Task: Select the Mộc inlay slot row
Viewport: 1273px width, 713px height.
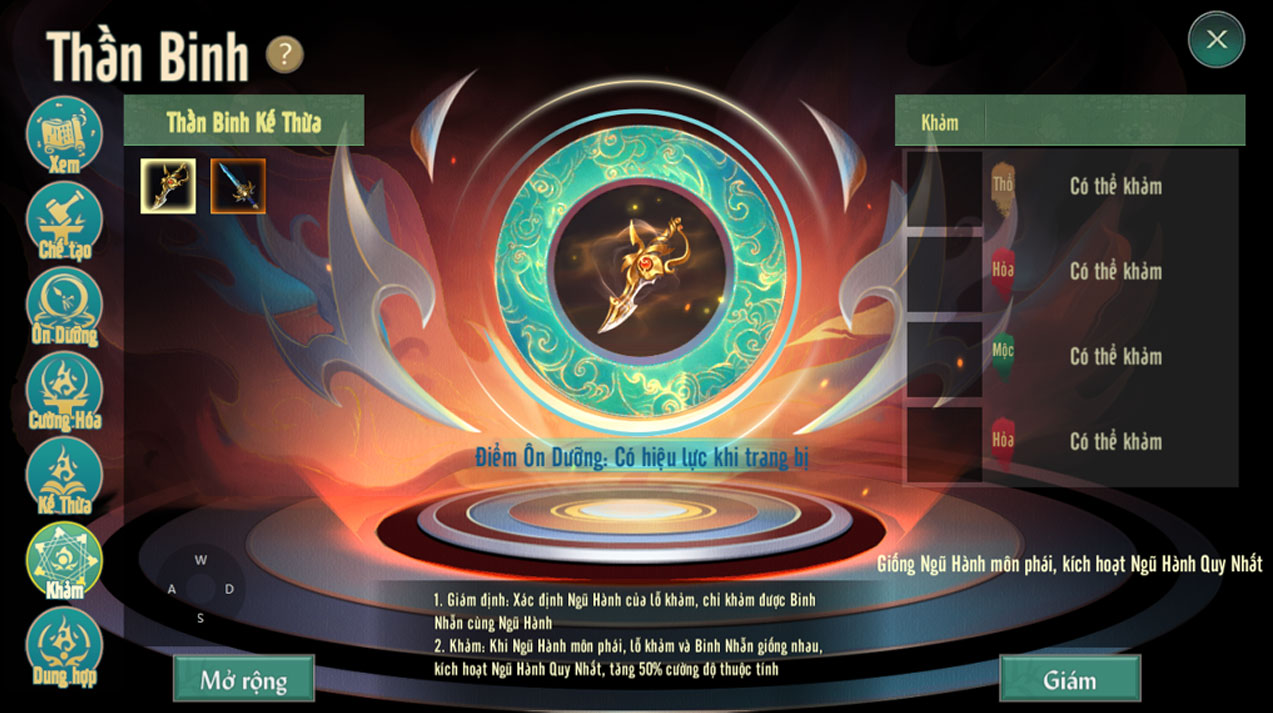Action: [1071, 357]
